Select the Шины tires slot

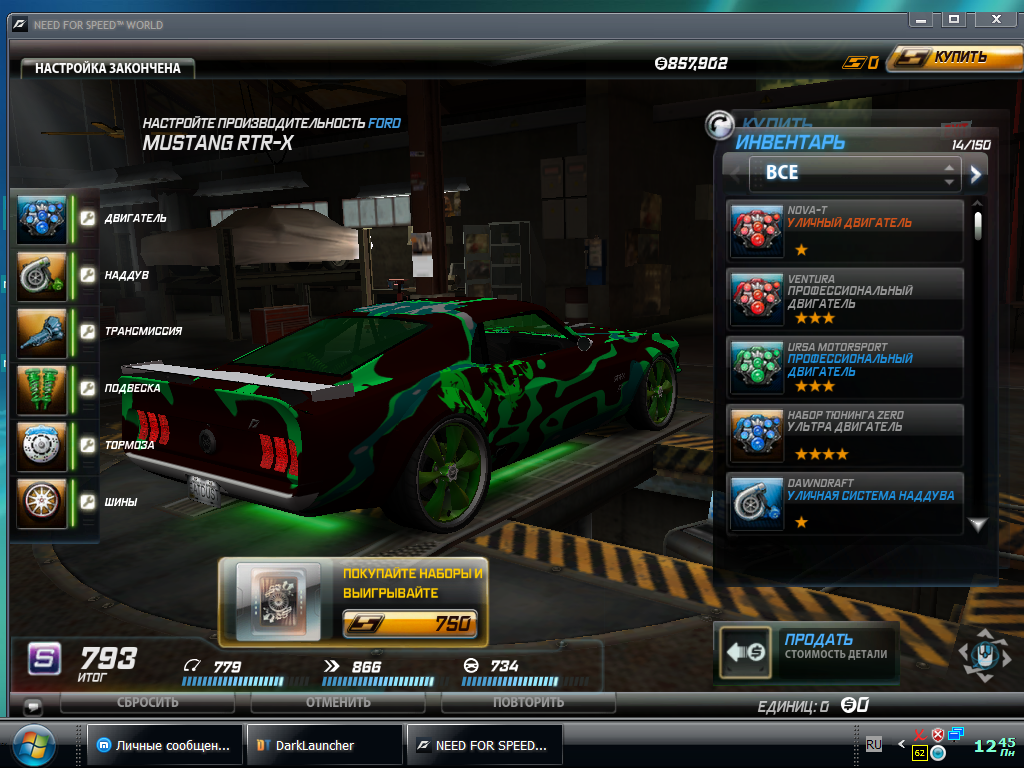[42, 502]
